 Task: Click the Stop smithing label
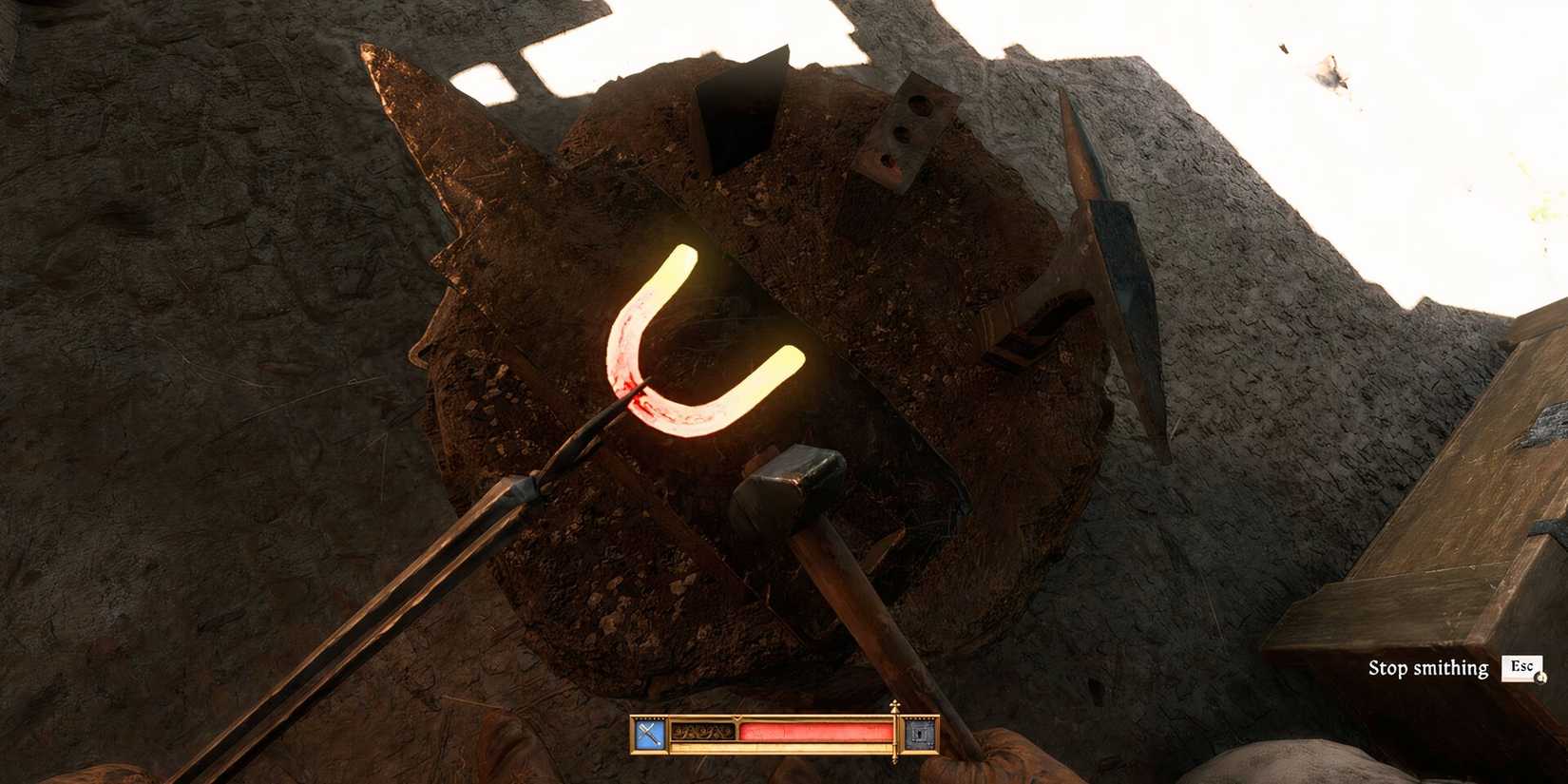coord(1427,668)
